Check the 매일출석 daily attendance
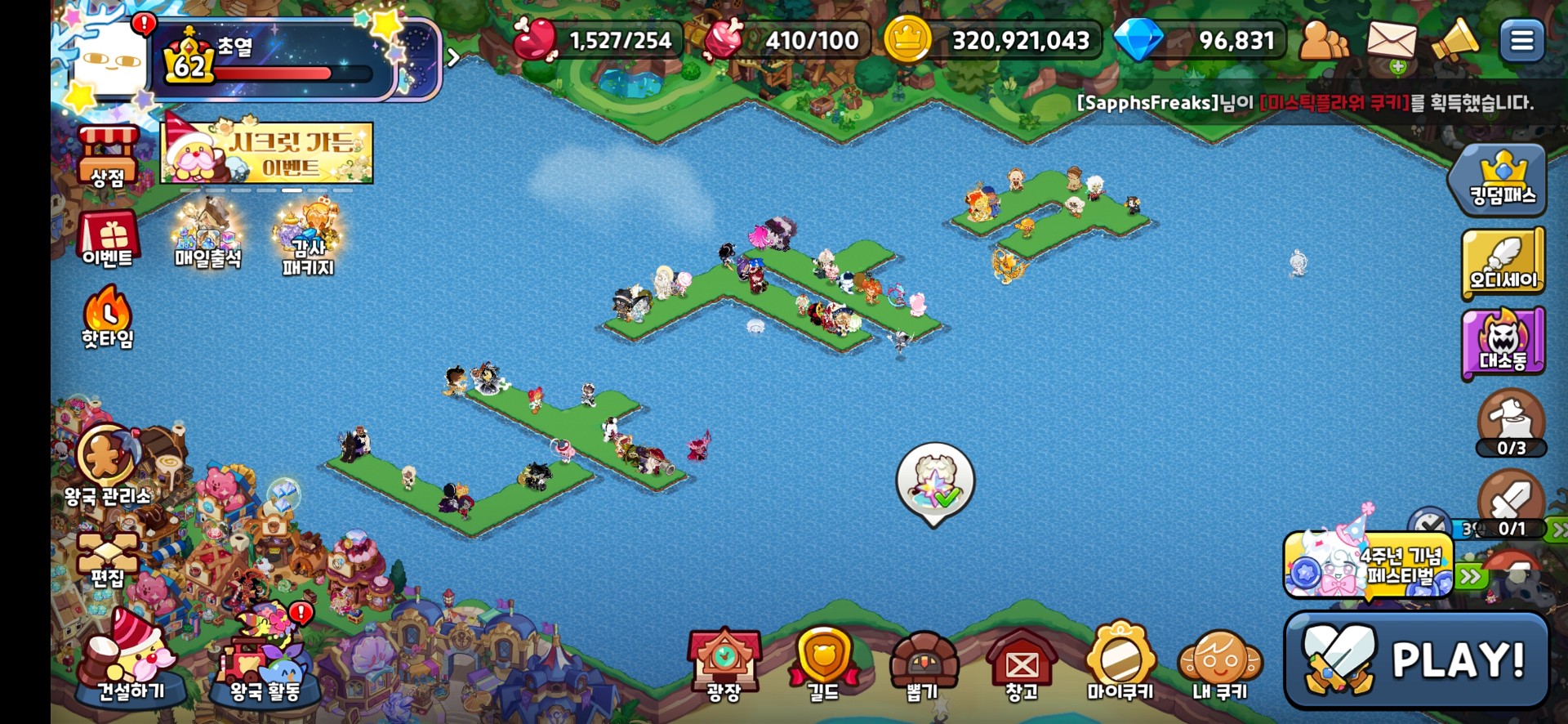 (x=207, y=237)
